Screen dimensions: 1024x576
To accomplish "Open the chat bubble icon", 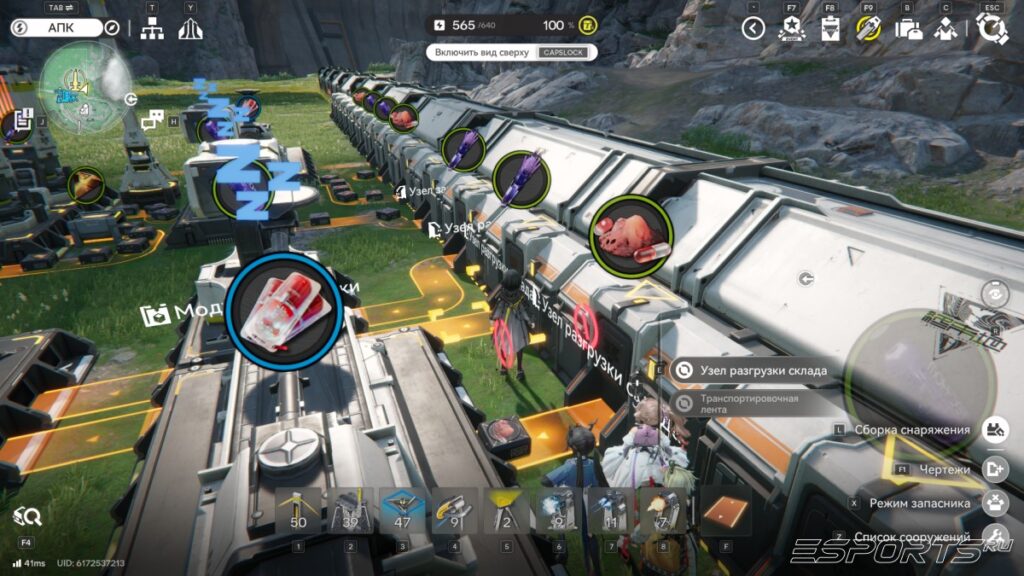I will click(x=152, y=122).
